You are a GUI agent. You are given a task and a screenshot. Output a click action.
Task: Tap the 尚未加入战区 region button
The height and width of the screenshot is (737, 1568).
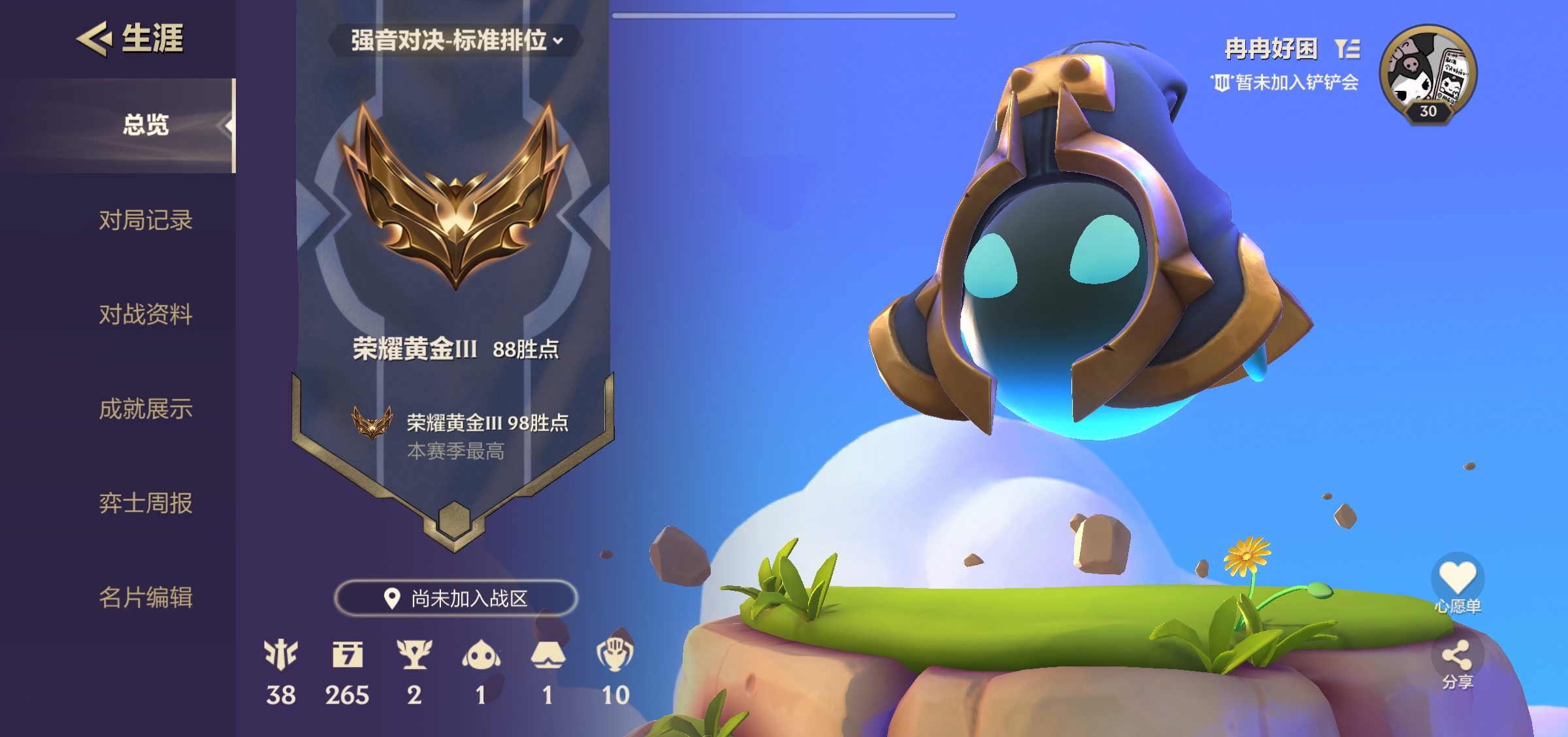tap(456, 598)
